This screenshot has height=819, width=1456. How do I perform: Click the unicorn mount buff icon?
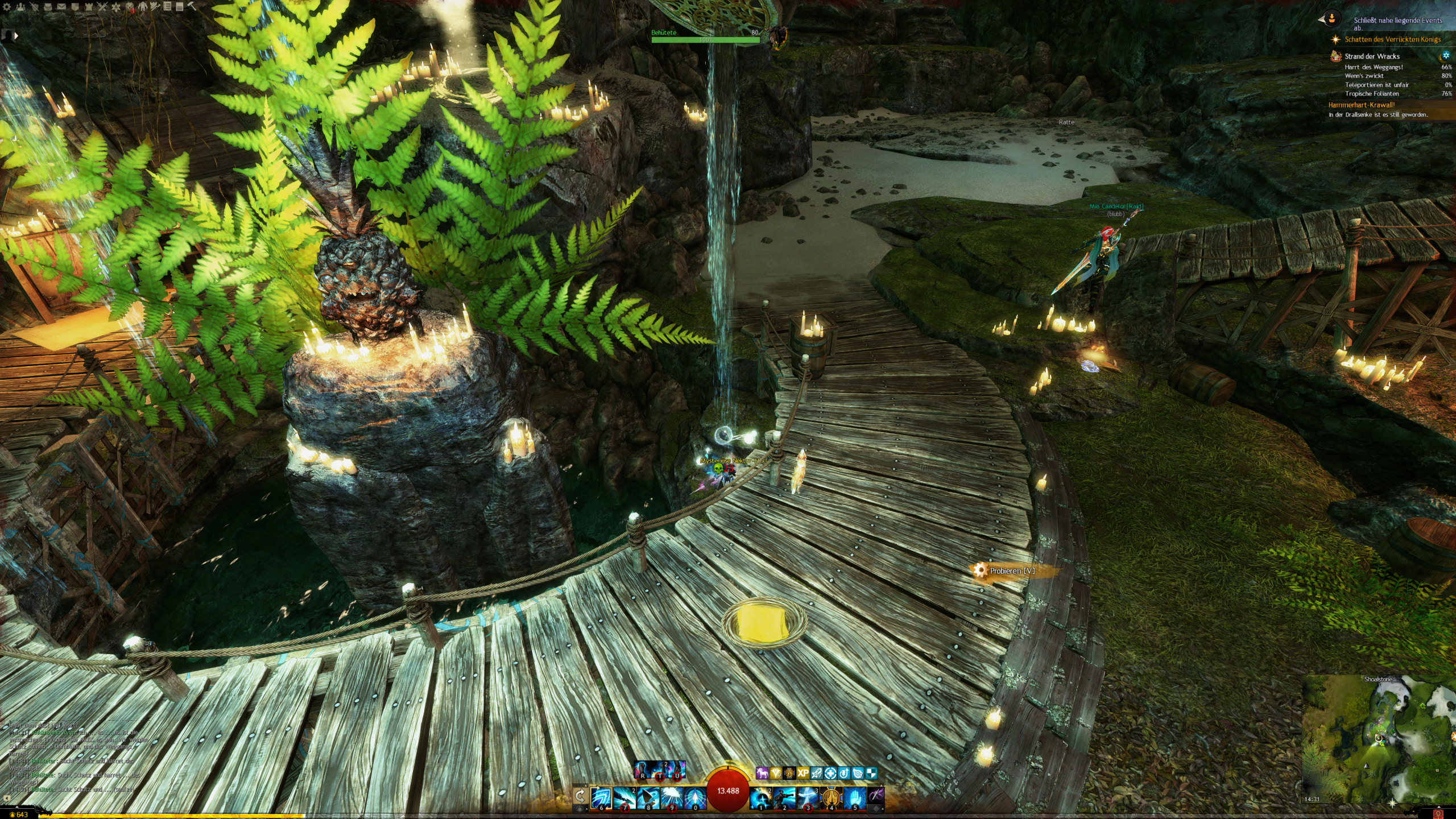(762, 773)
